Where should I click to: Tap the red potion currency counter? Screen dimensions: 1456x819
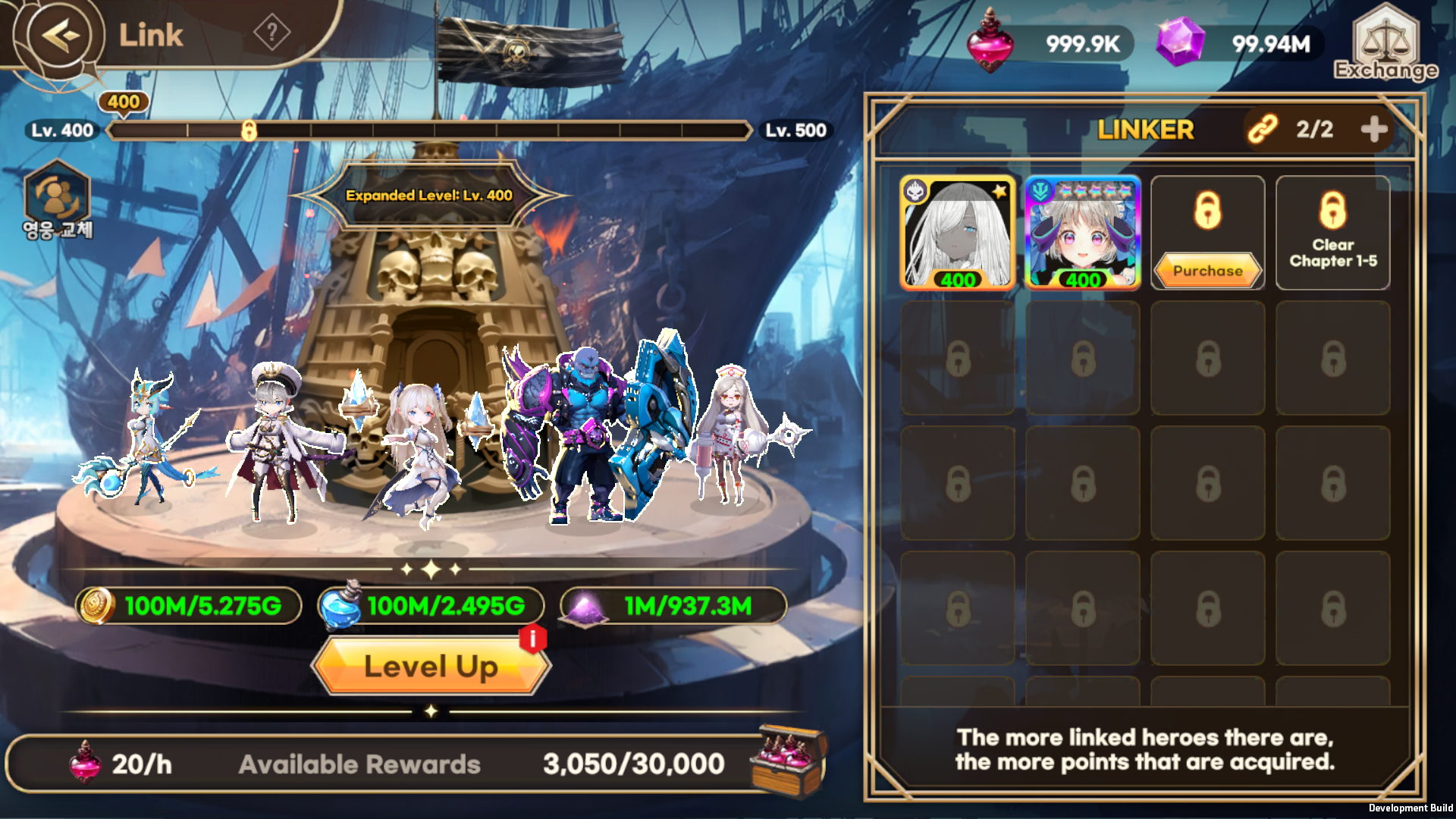pos(1050,43)
